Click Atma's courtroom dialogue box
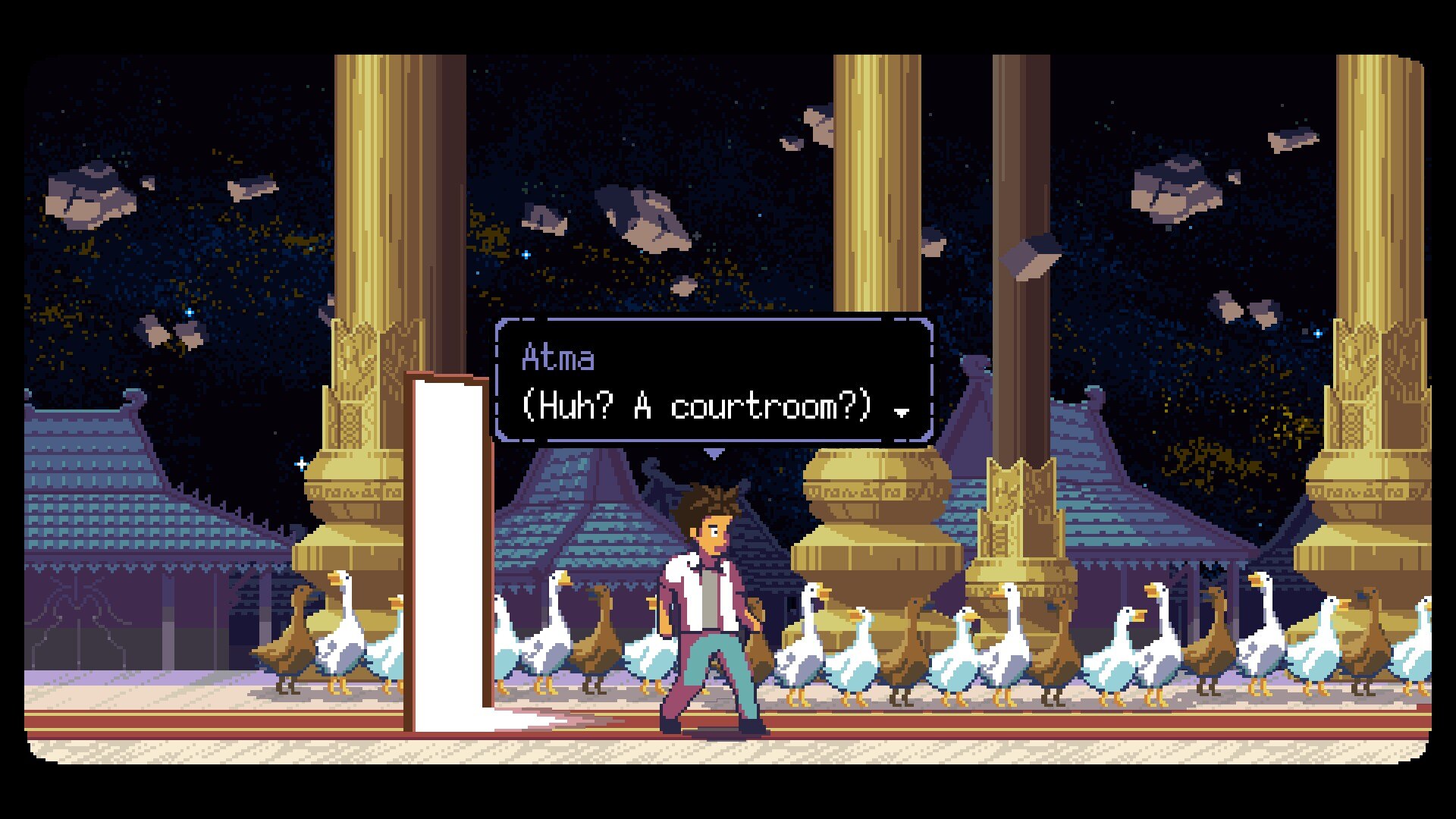1456x819 pixels. [x=713, y=381]
